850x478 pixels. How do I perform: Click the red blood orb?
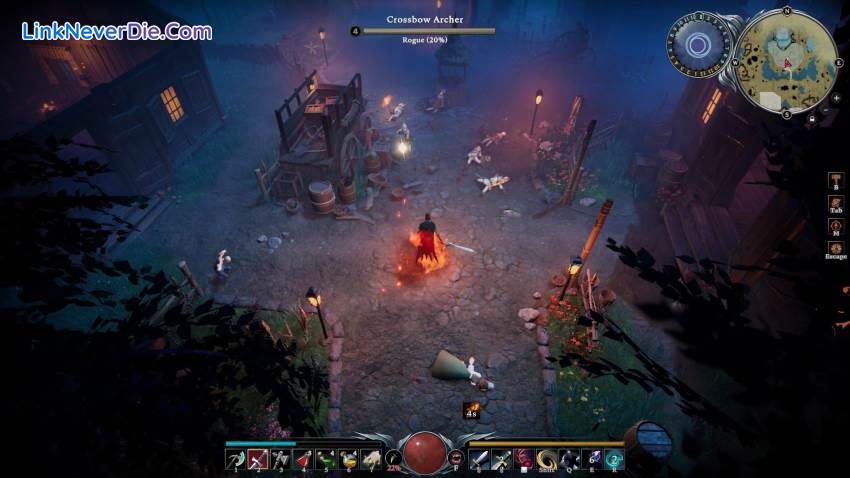[424, 454]
